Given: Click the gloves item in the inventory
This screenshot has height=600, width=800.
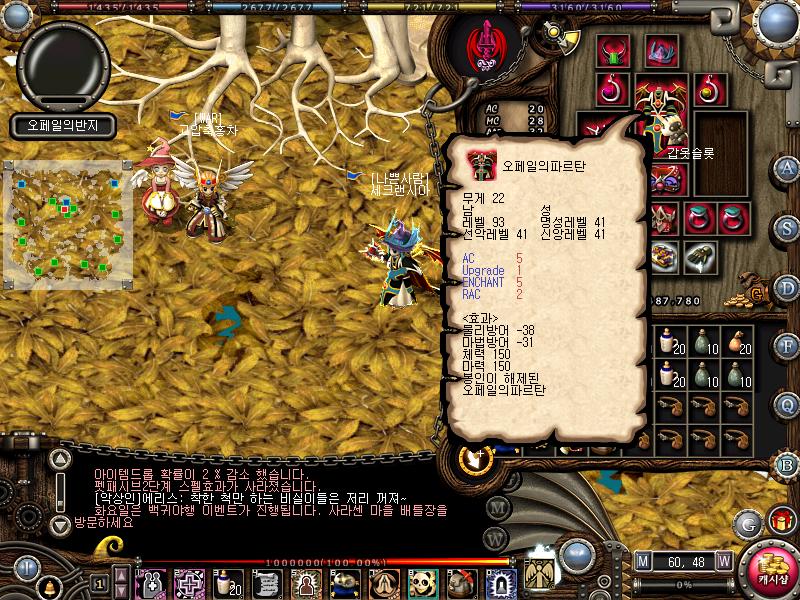Looking at the screenshot, I should pos(697,257).
